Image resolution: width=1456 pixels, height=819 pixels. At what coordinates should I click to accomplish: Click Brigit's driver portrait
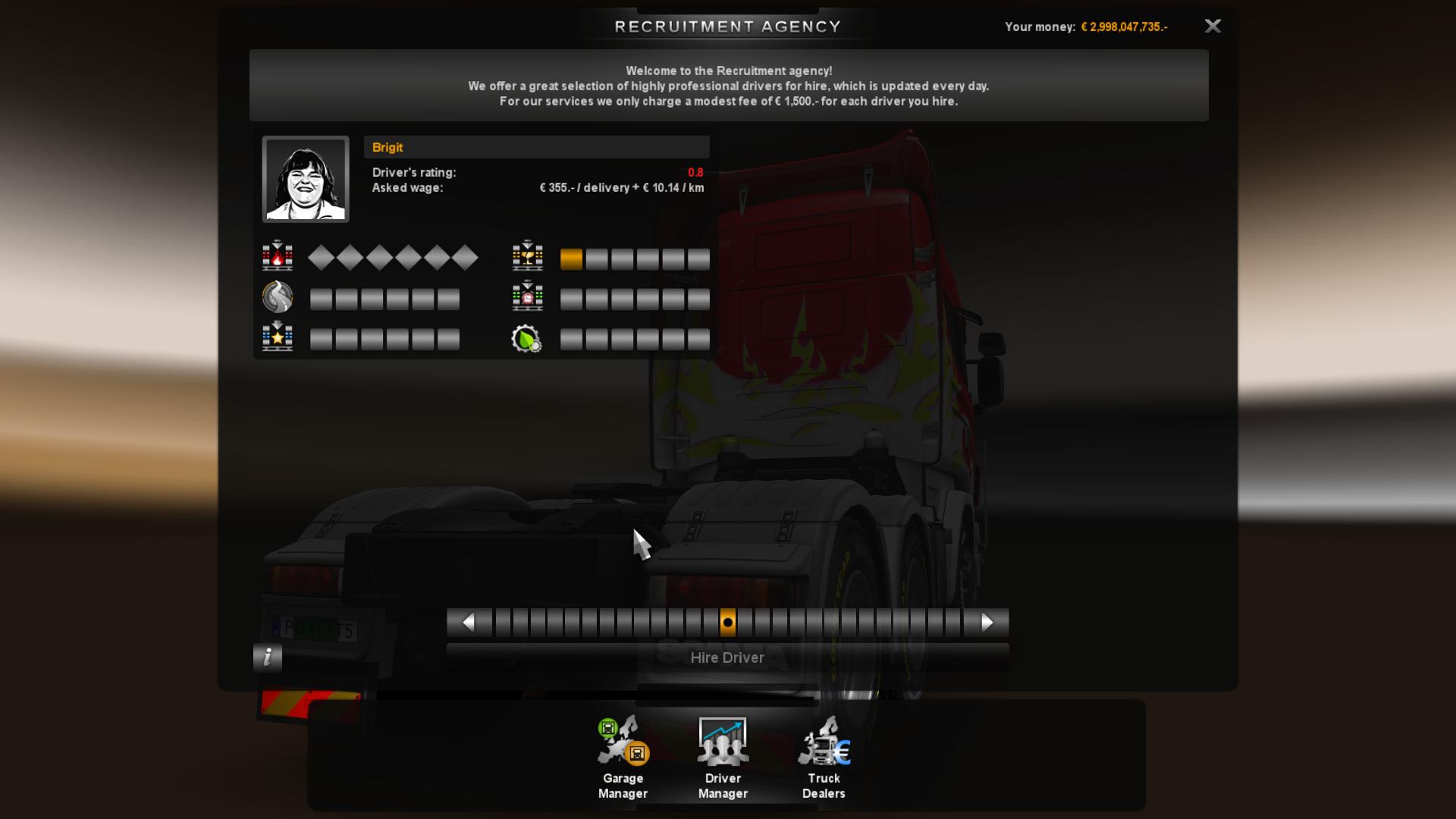point(306,180)
